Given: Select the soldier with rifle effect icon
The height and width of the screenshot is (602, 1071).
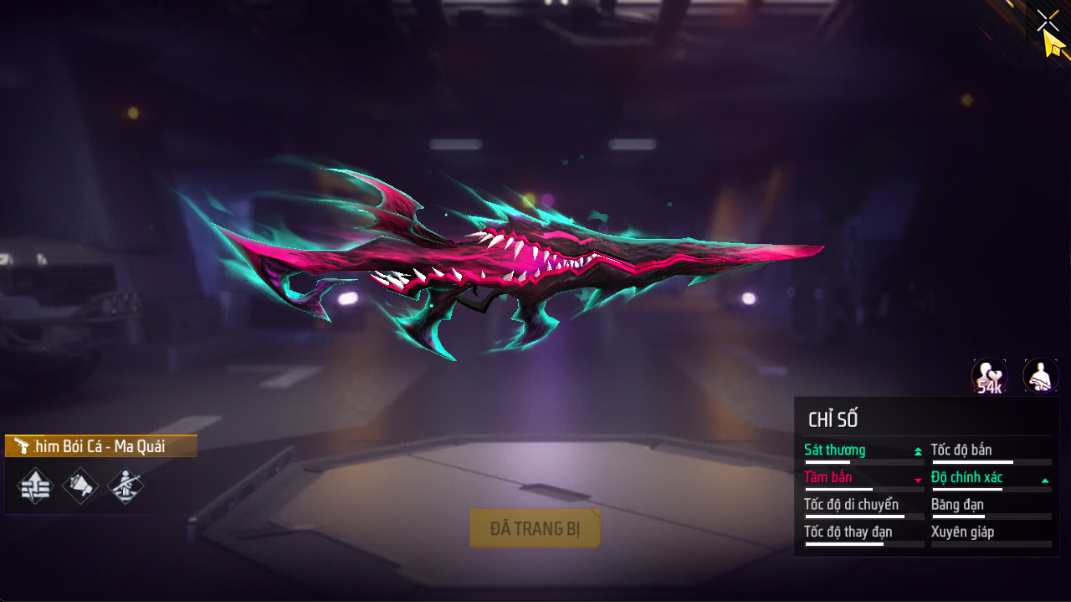Looking at the screenshot, I should coord(125,486).
